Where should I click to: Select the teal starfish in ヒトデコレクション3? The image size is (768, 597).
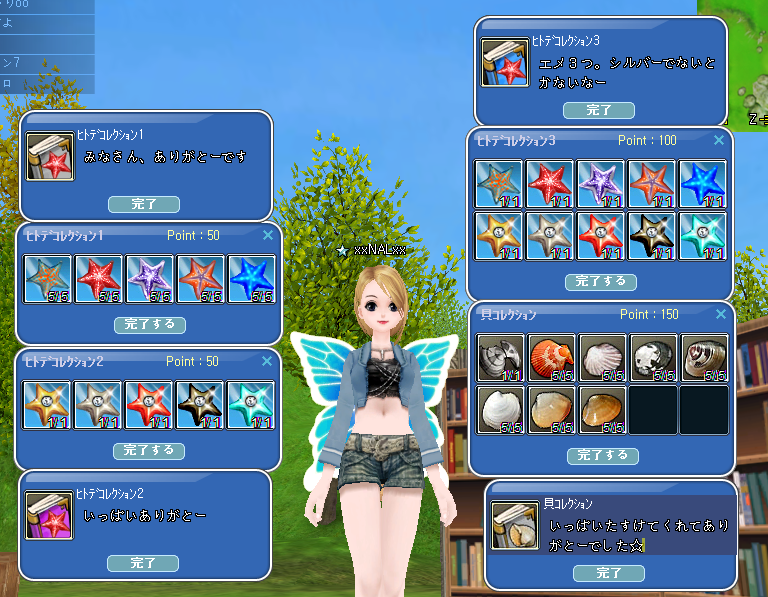coord(703,236)
